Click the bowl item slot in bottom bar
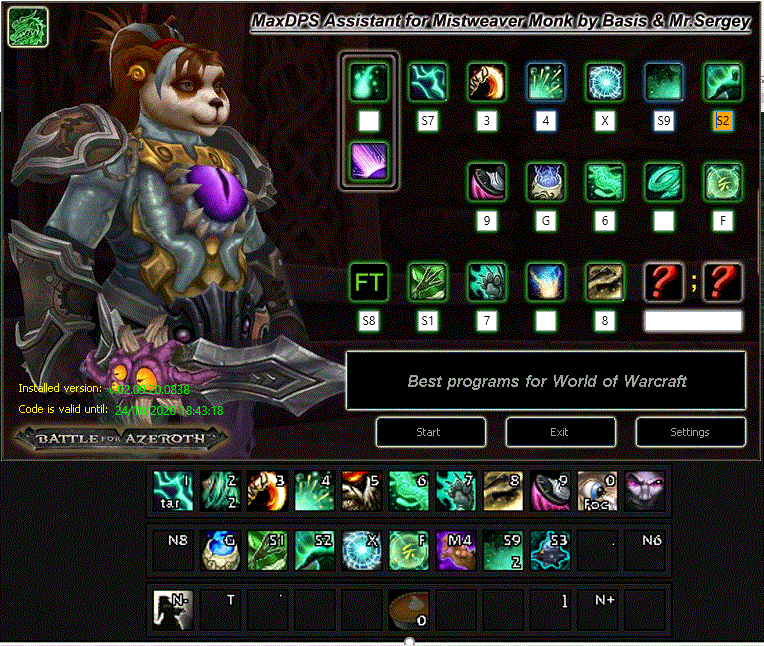 click(x=408, y=609)
